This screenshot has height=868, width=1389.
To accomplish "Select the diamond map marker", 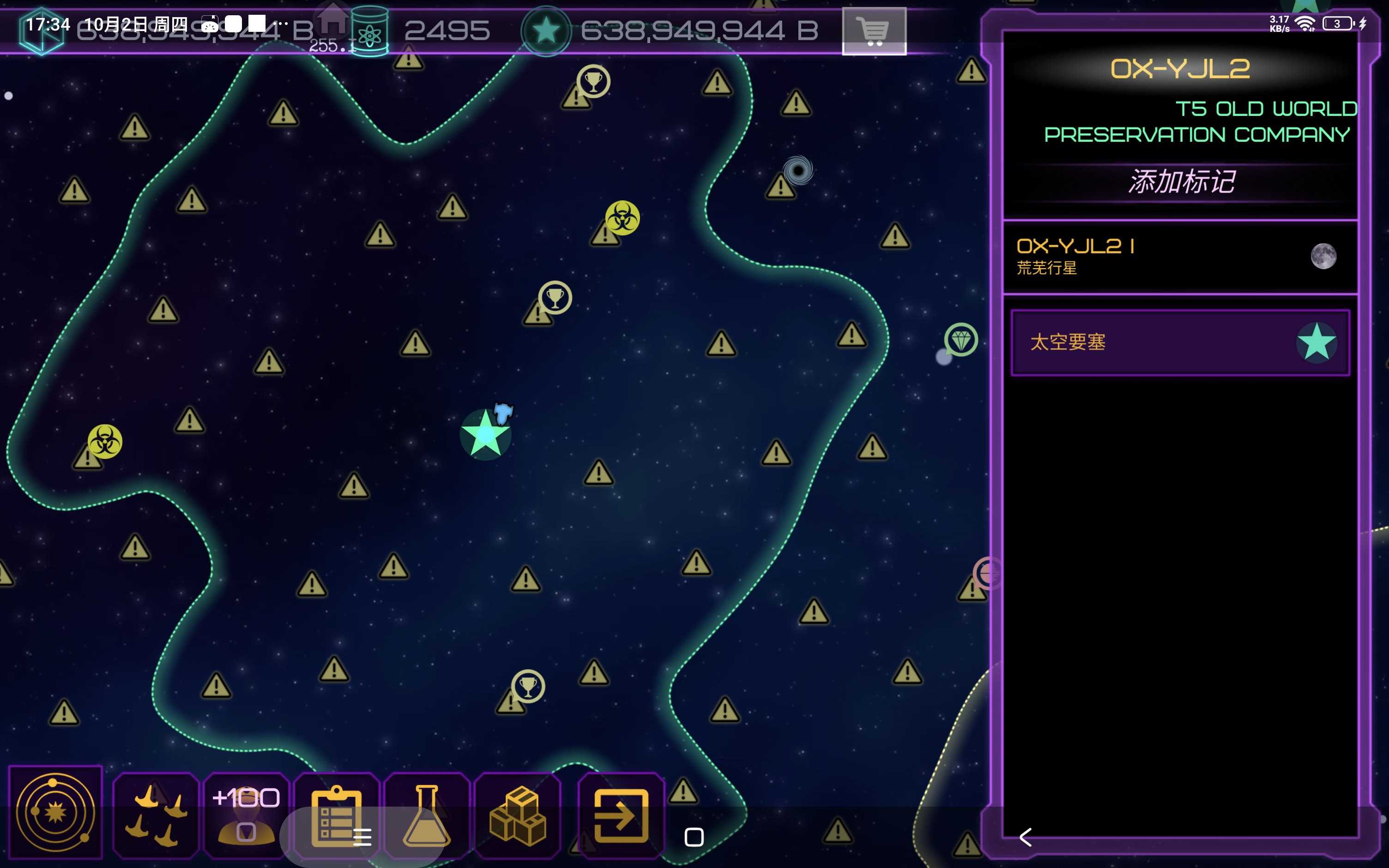I will [961, 340].
